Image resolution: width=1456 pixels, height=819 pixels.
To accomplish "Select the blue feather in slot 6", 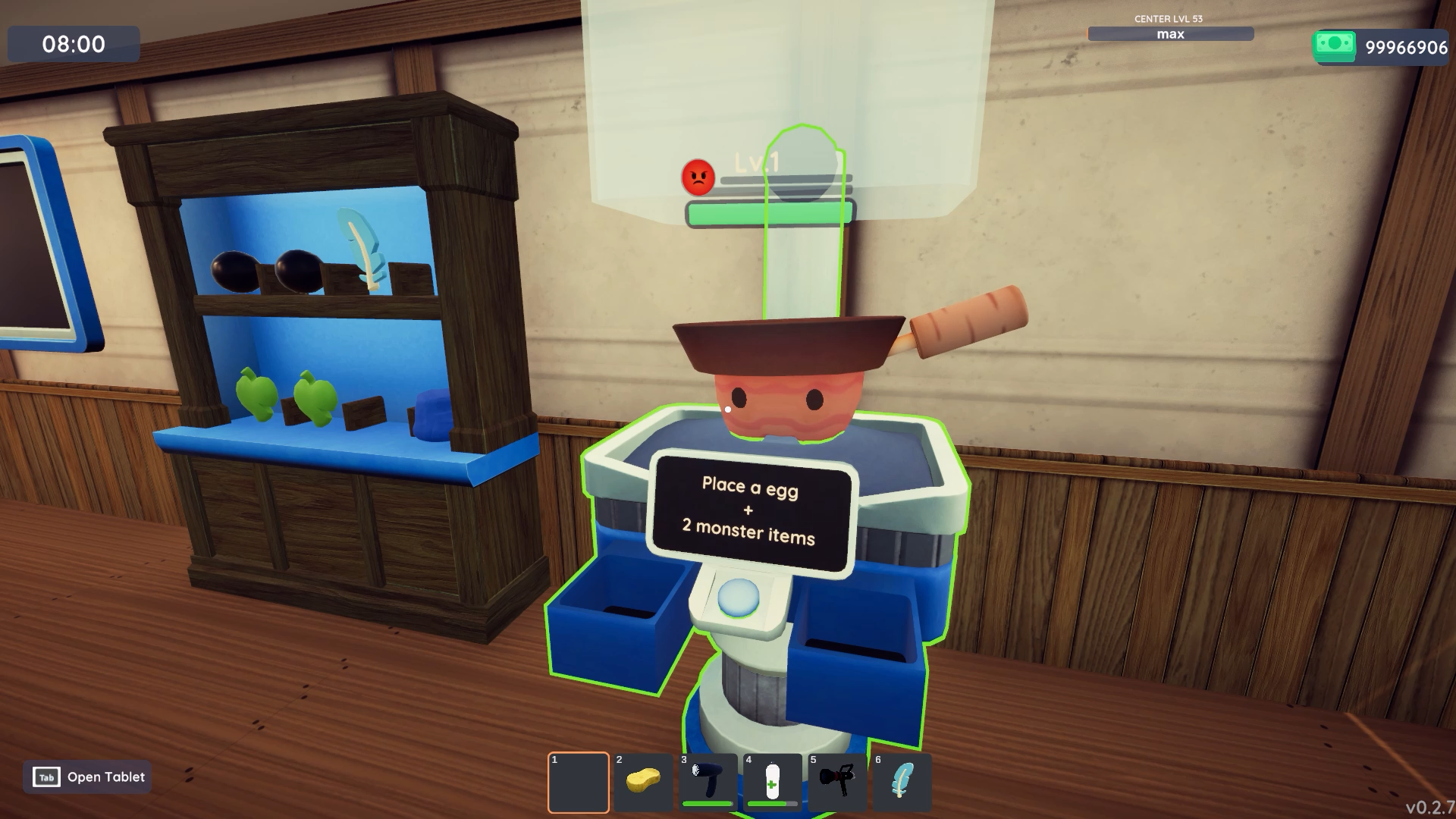I will click(902, 781).
